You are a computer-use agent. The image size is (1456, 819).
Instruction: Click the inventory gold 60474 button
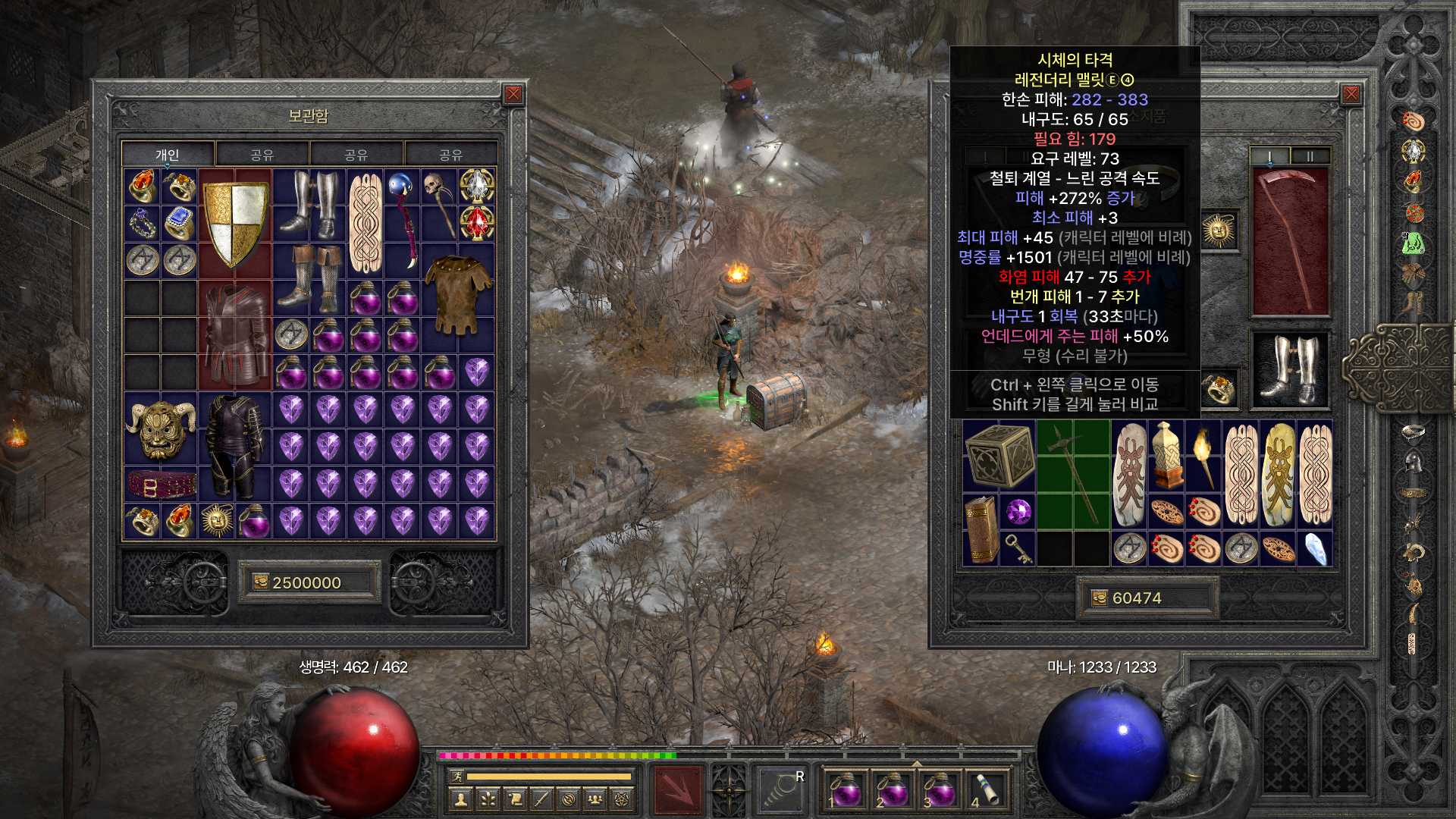point(1147,598)
